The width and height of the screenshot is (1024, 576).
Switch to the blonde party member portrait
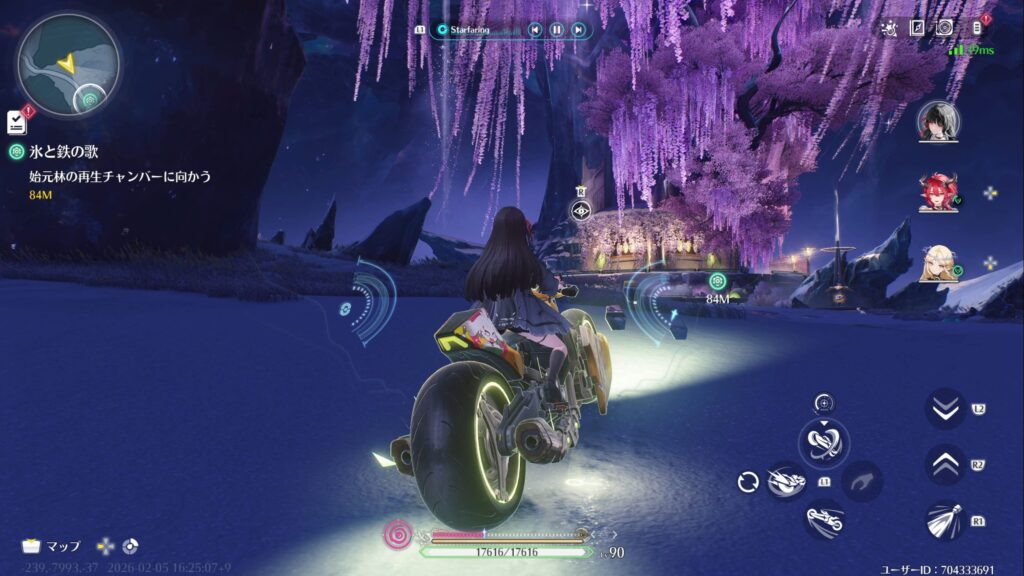pyautogui.click(x=938, y=263)
